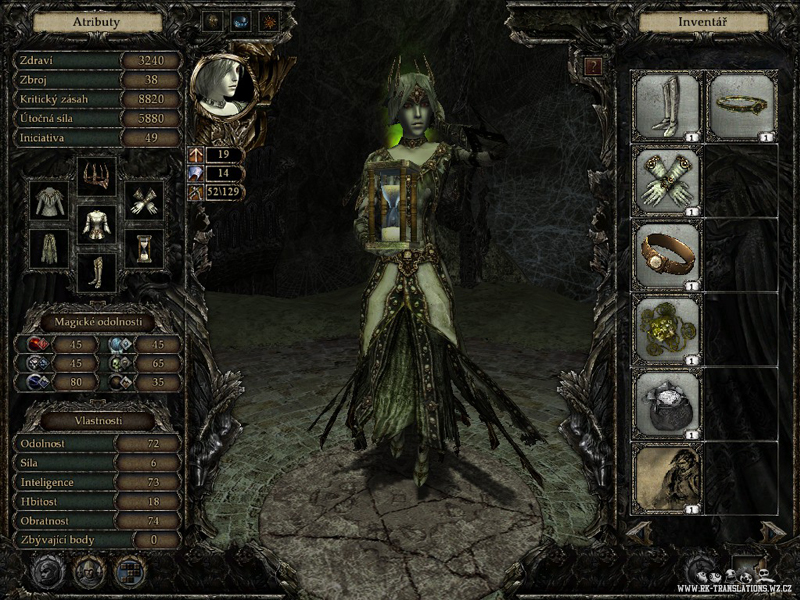Choose the equipped crossed gloves slot
This screenshot has width=800, height=600.
point(147,198)
